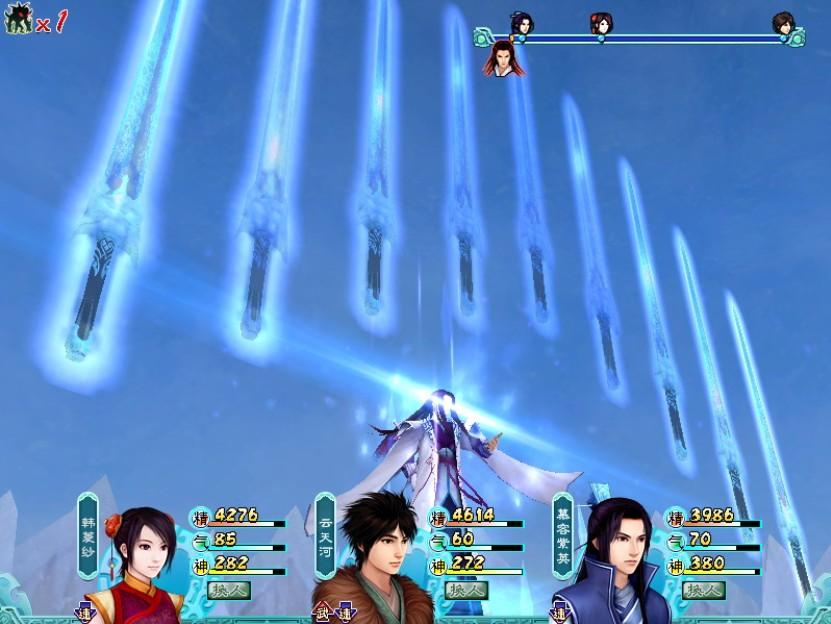Image resolution: width=831 pixels, height=624 pixels.
Task: Click Yun Tianhe's head icon on turn bar
Action: pos(783,23)
